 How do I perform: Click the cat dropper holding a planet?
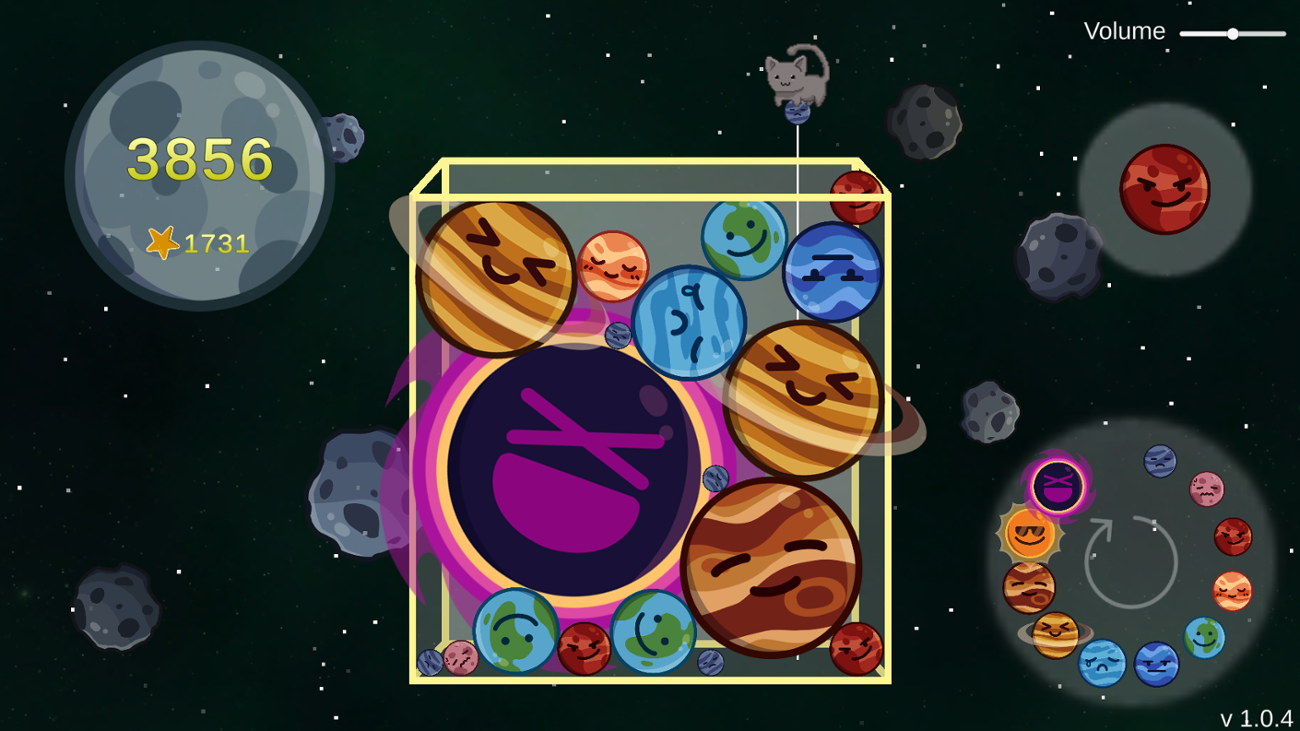pyautogui.click(x=795, y=78)
